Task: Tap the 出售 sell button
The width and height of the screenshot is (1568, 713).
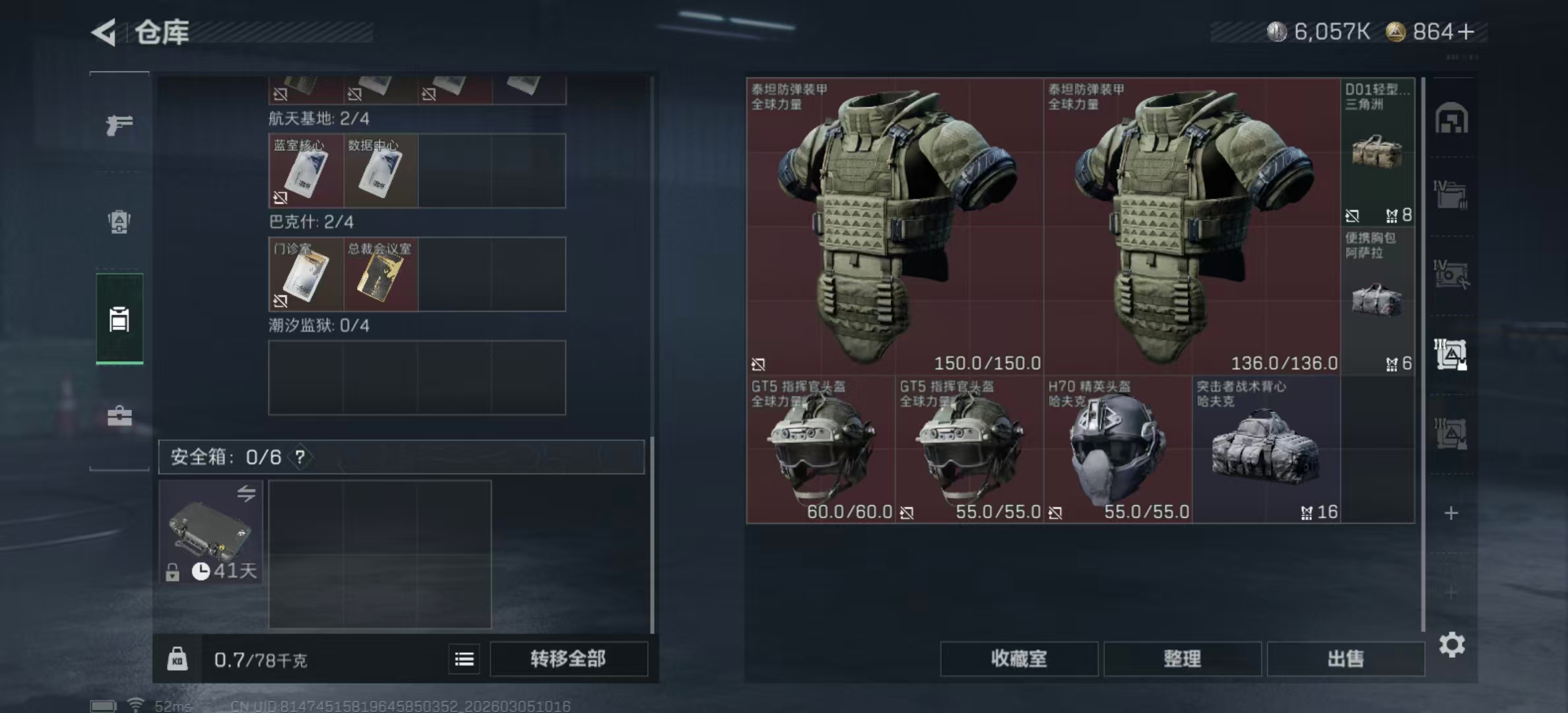Action: tap(1345, 659)
